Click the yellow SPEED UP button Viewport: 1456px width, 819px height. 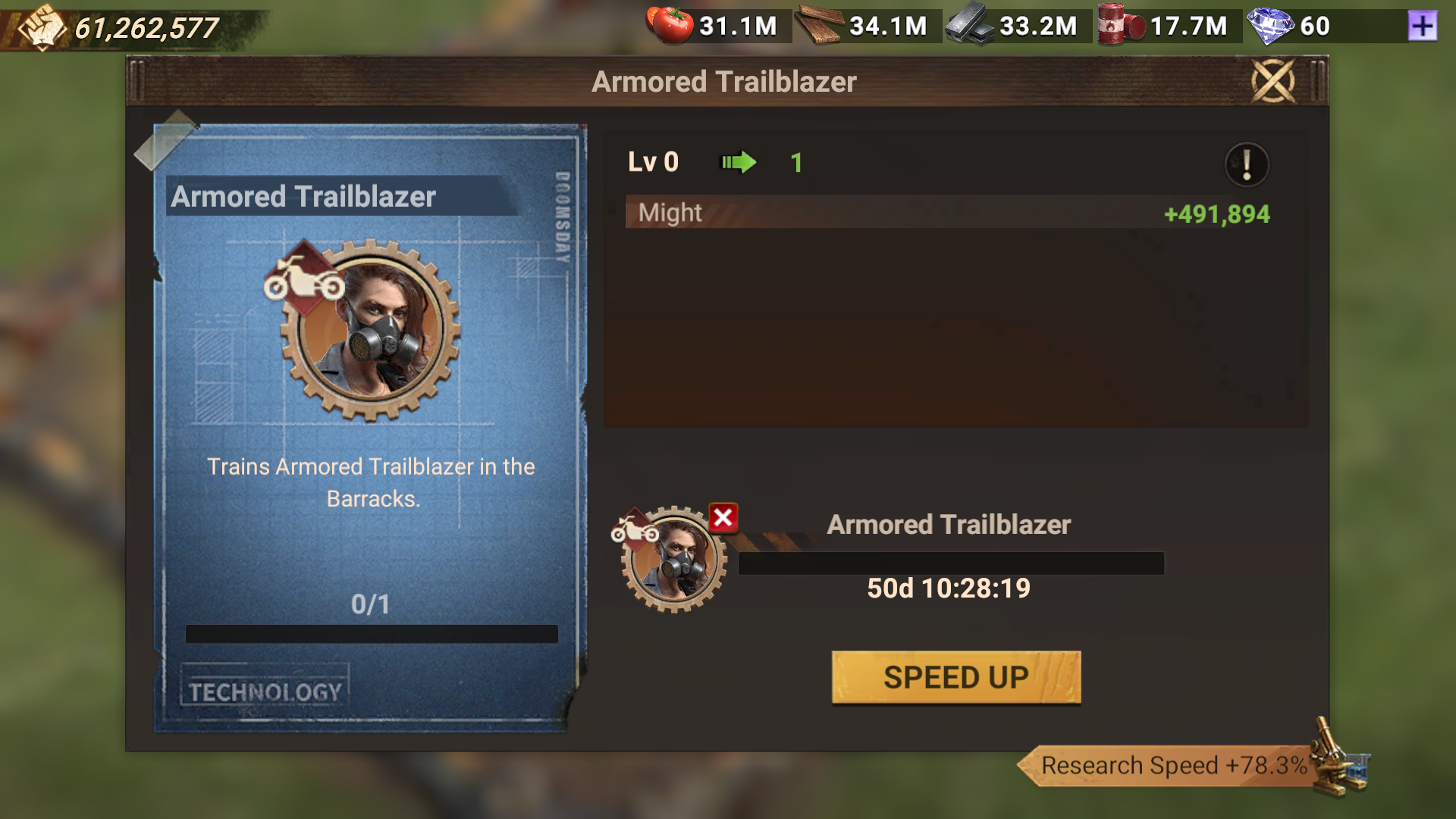click(x=955, y=677)
